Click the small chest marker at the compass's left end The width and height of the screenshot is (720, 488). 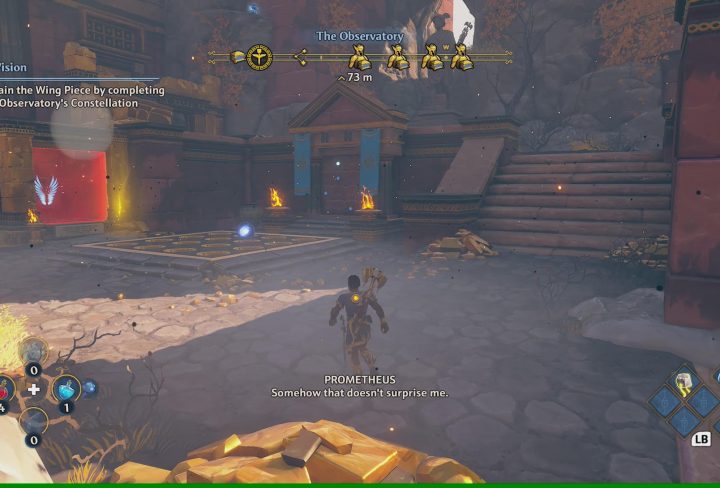click(238, 57)
